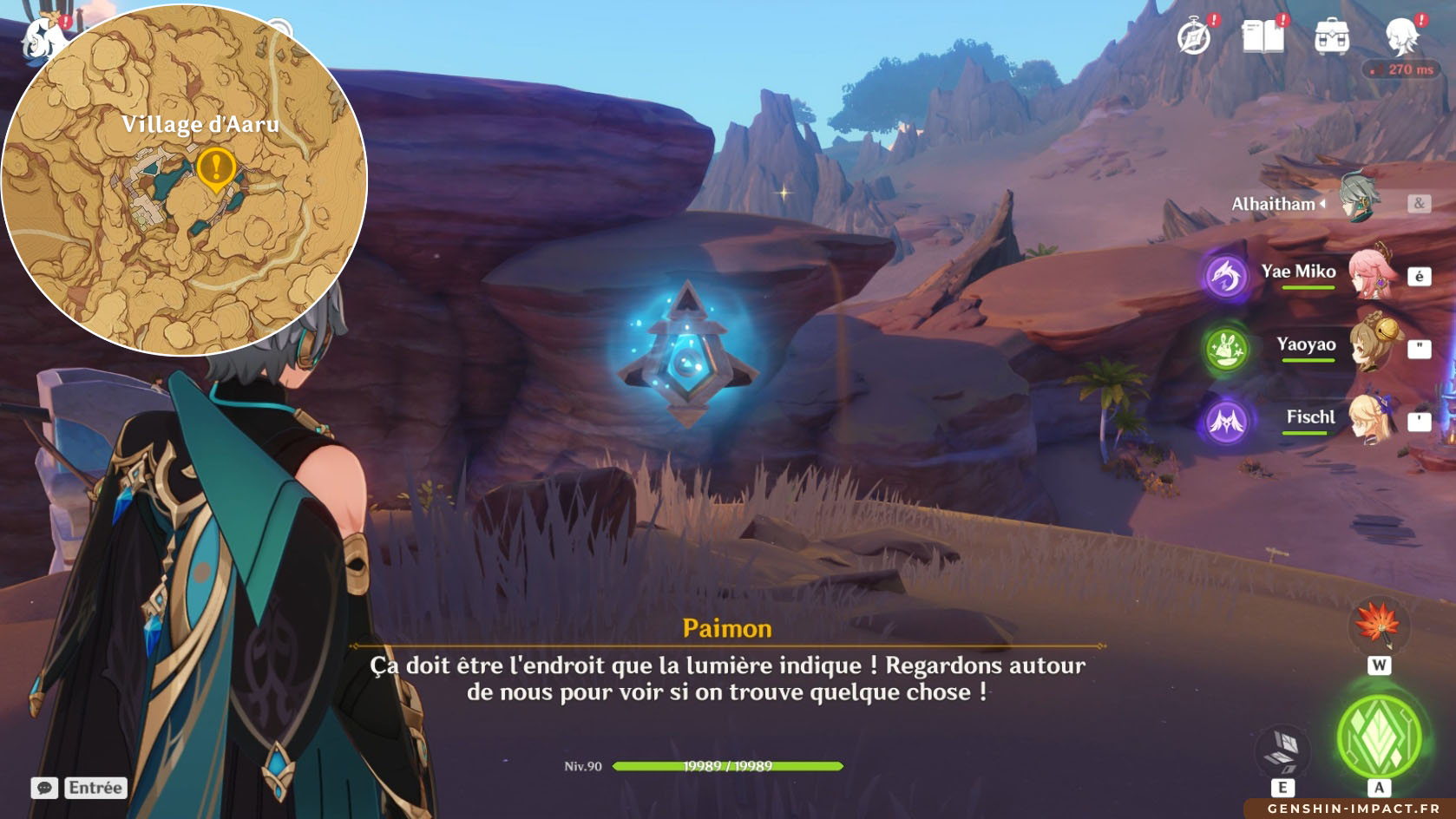The width and height of the screenshot is (1456, 819).
Task: Select the yellow quest marker on minimap
Action: click(x=216, y=167)
